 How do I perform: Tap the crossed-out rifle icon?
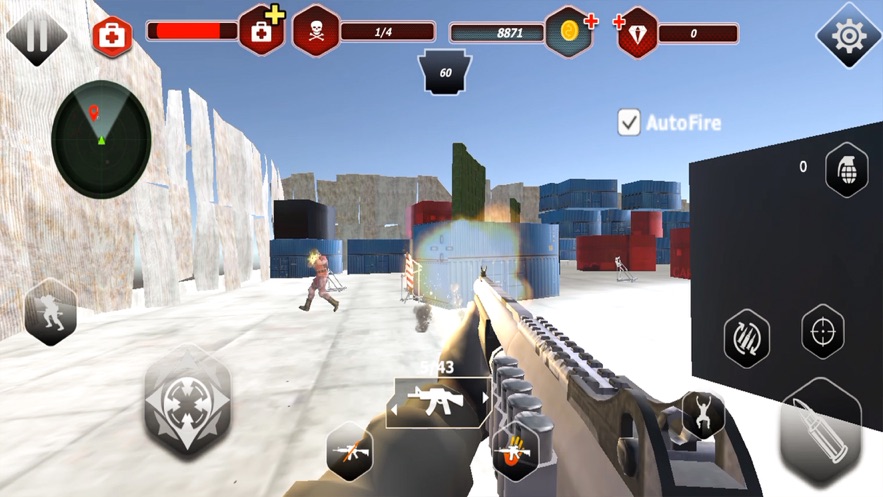point(350,451)
